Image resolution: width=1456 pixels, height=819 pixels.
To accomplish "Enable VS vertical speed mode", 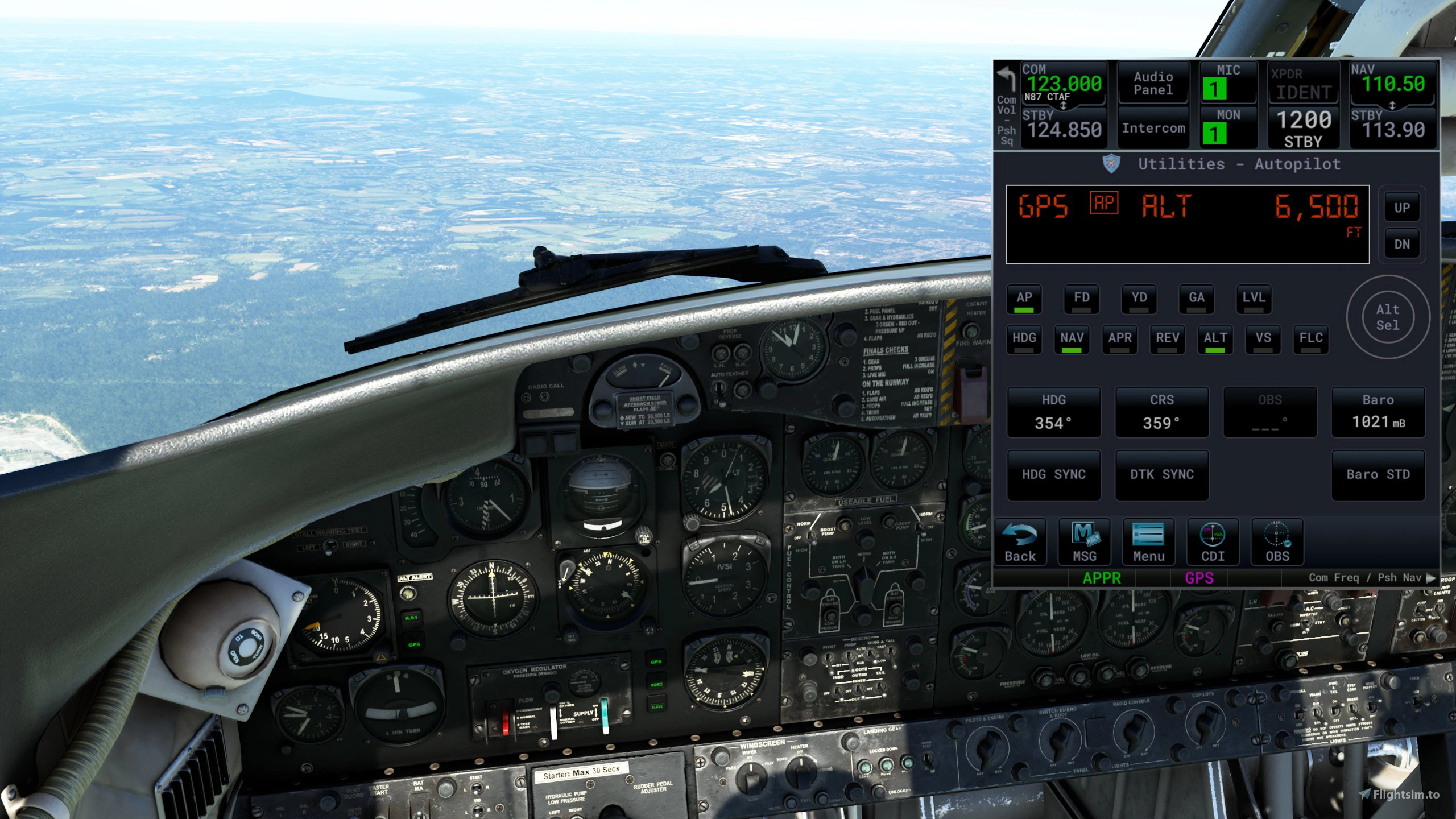I will (1262, 338).
